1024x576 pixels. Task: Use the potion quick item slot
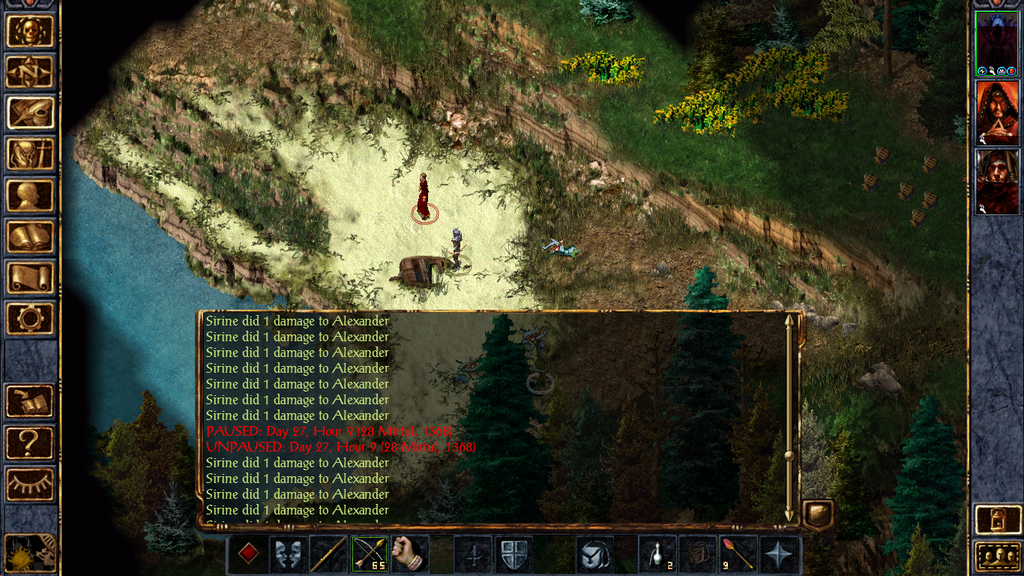(656, 554)
